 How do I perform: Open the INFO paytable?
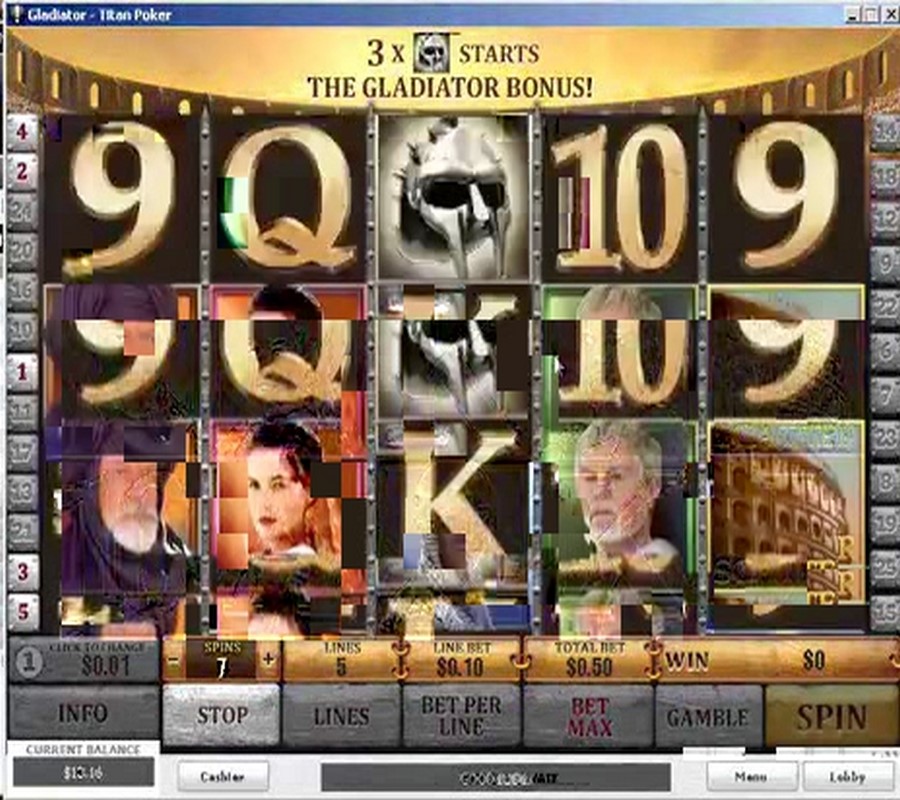83,716
